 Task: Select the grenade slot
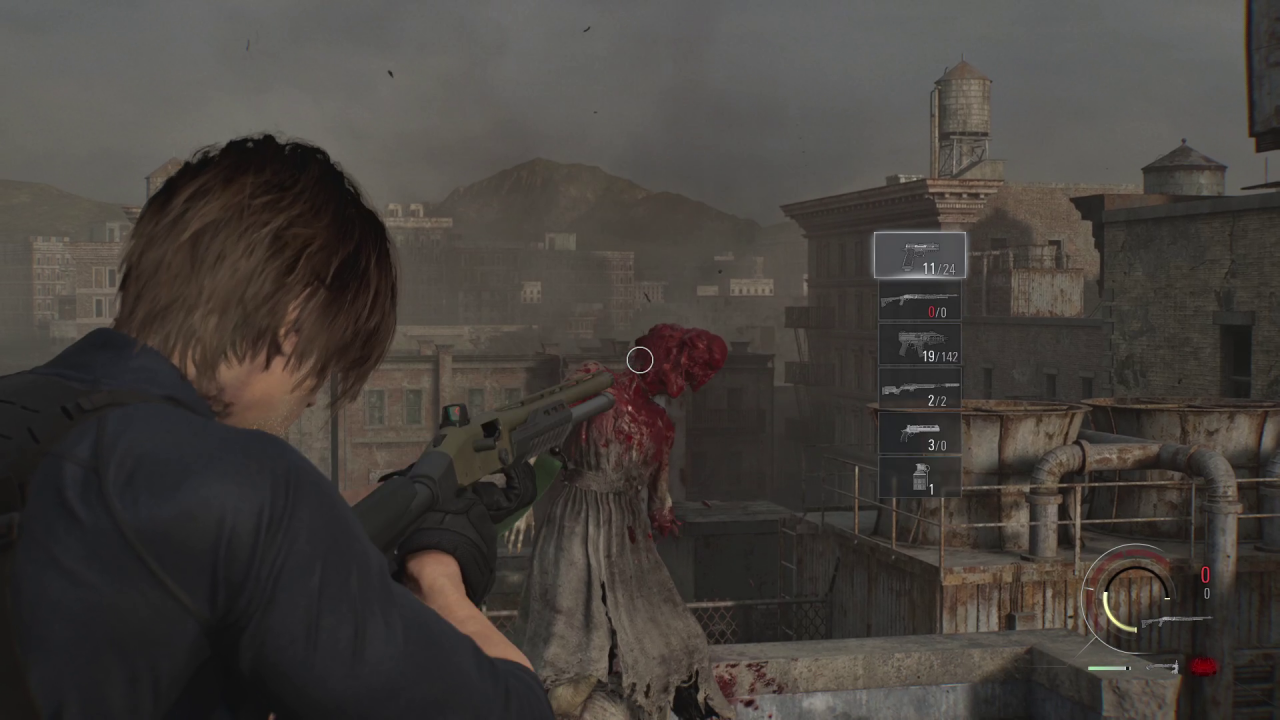point(919,477)
